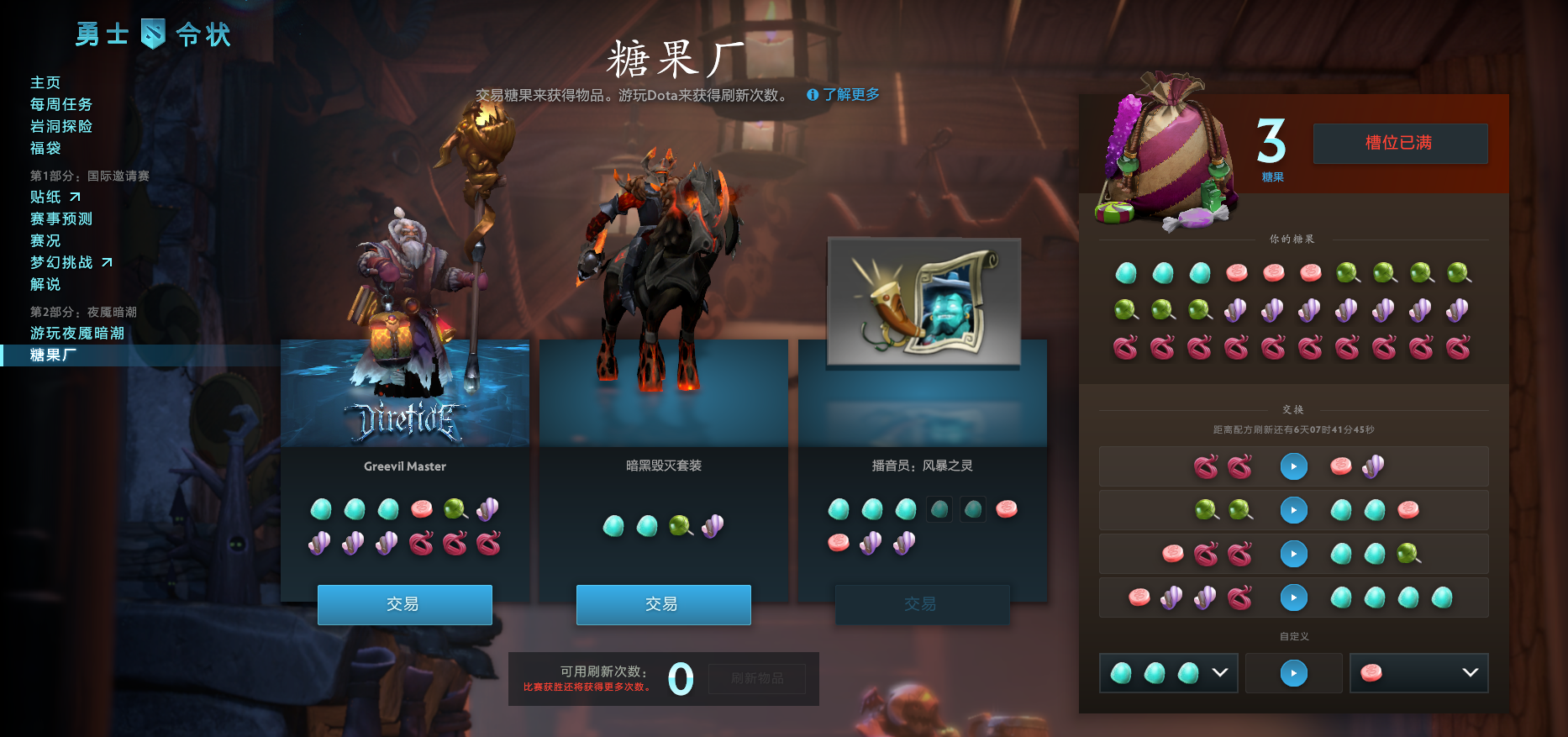1568x737 pixels.
Task: Go to 每周任务 weekly quests
Action: coord(61,104)
